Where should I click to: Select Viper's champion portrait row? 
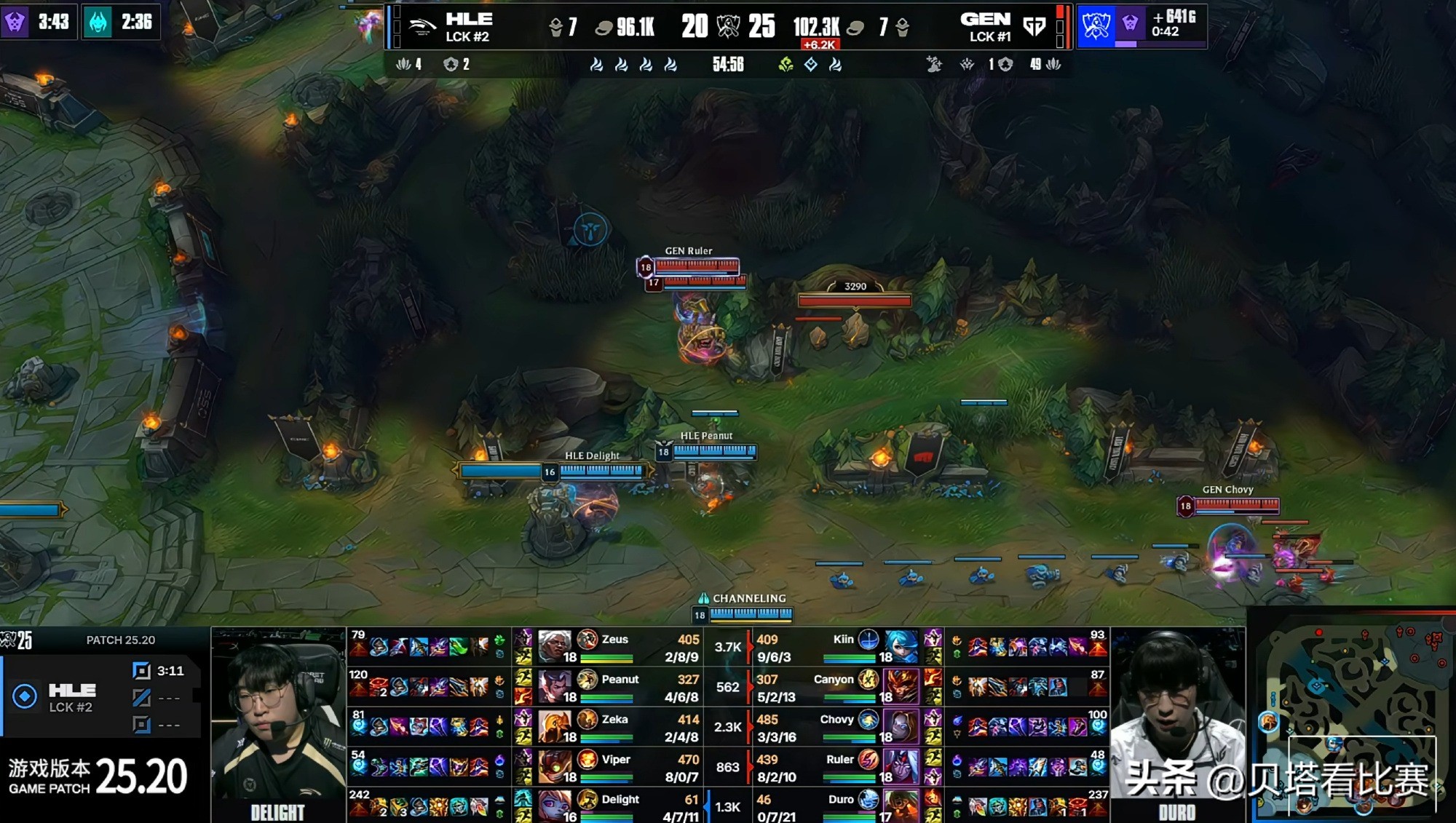pyautogui.click(x=554, y=766)
